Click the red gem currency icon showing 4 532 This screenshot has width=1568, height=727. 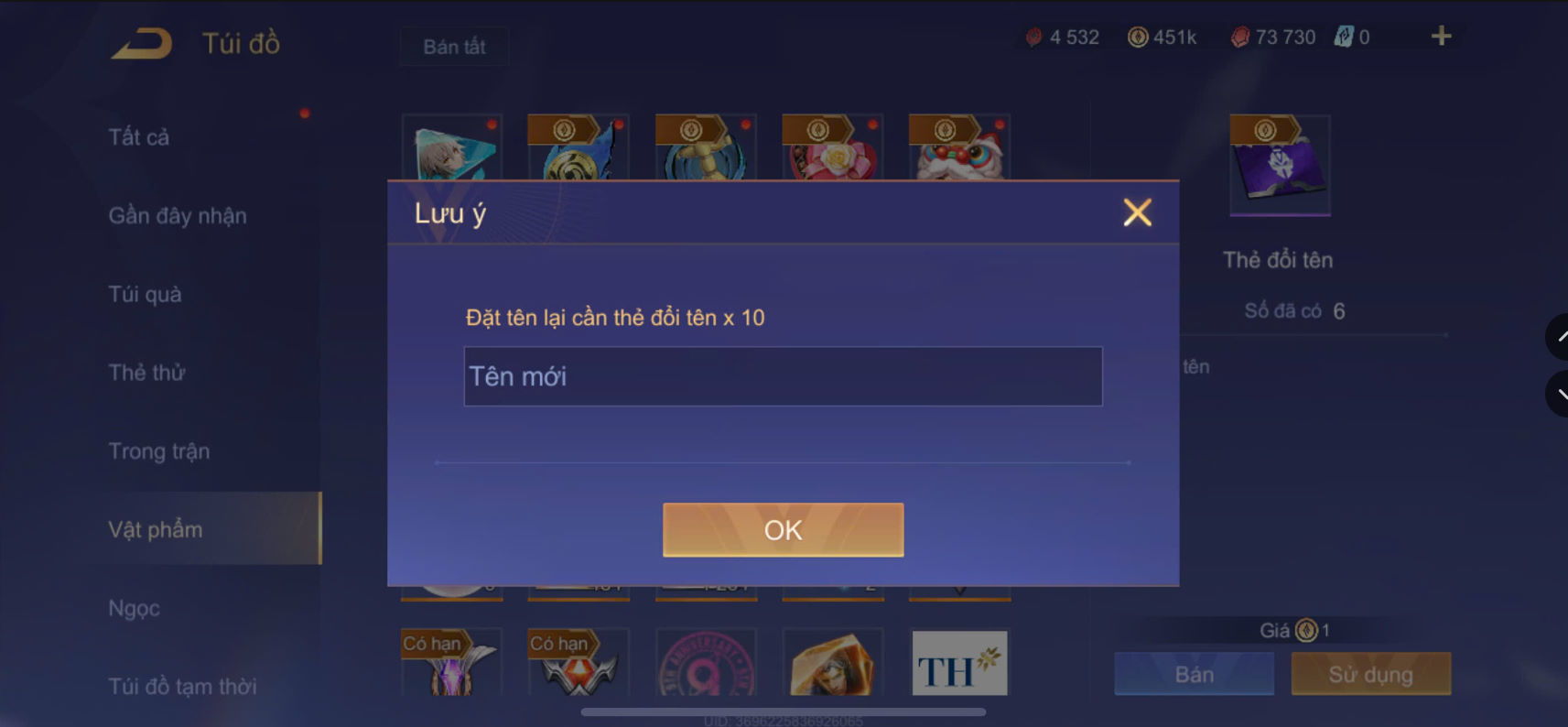point(1033,37)
